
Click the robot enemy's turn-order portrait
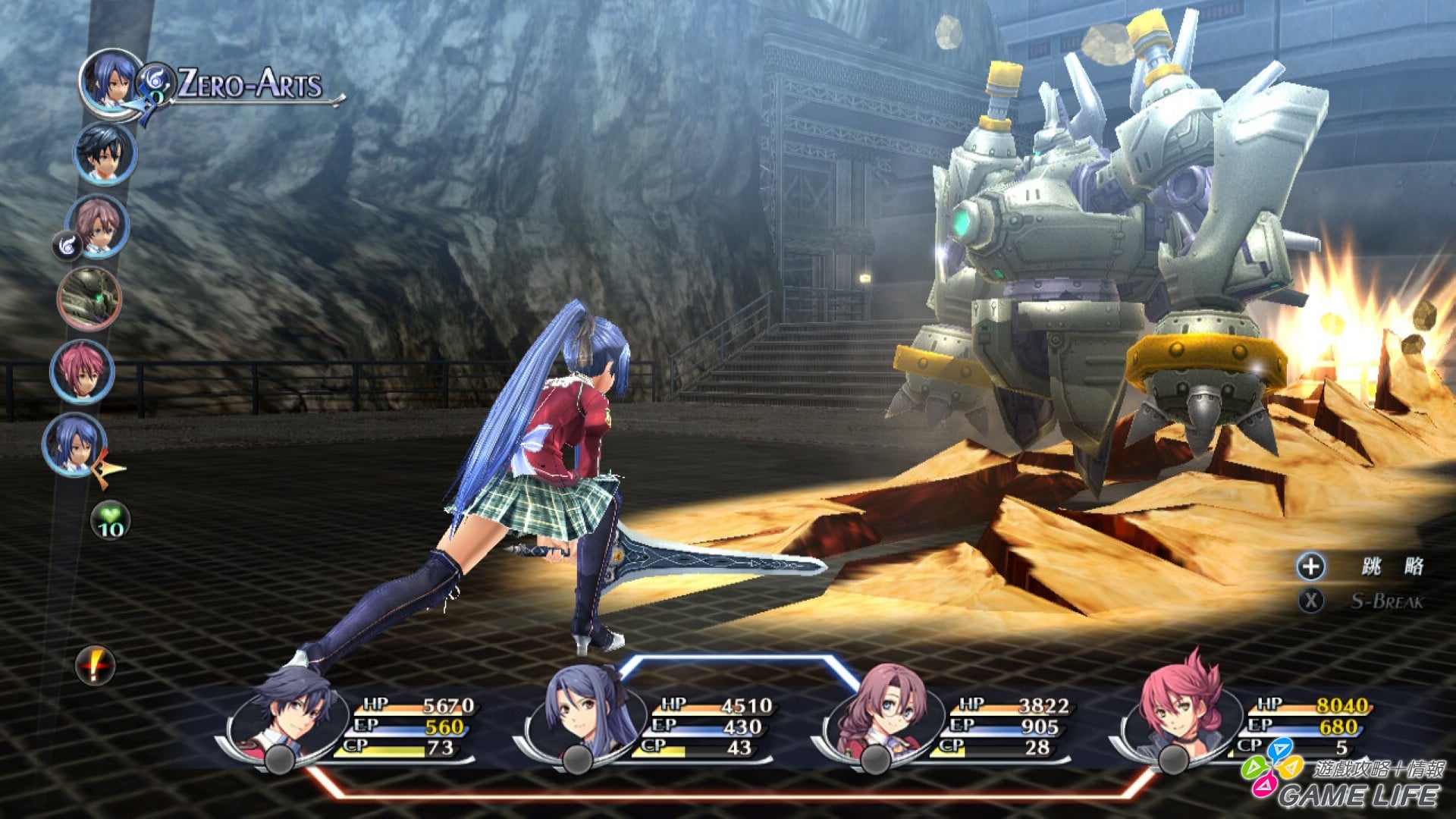click(x=89, y=298)
